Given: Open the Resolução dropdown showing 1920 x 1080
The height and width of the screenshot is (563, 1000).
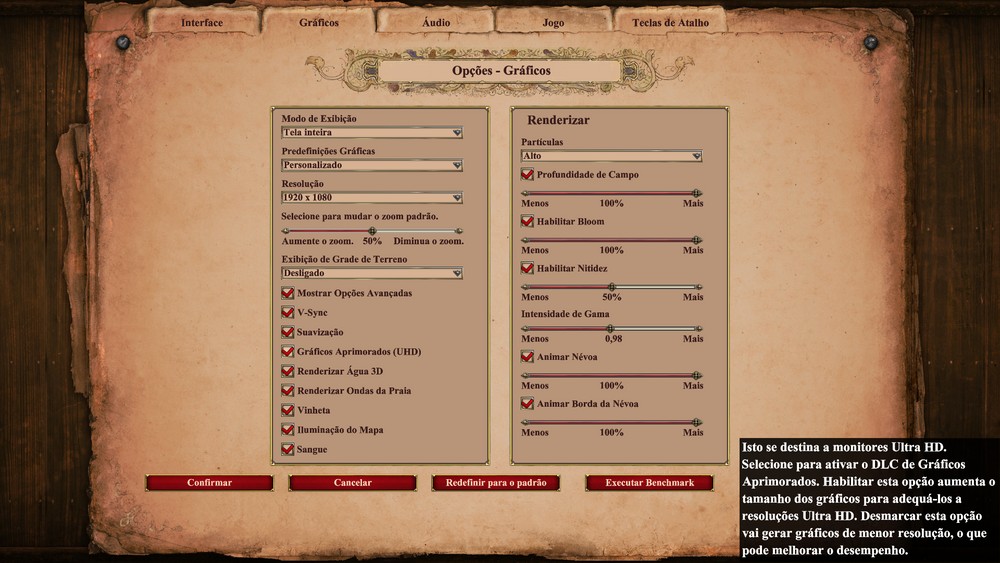Looking at the screenshot, I should point(371,198).
